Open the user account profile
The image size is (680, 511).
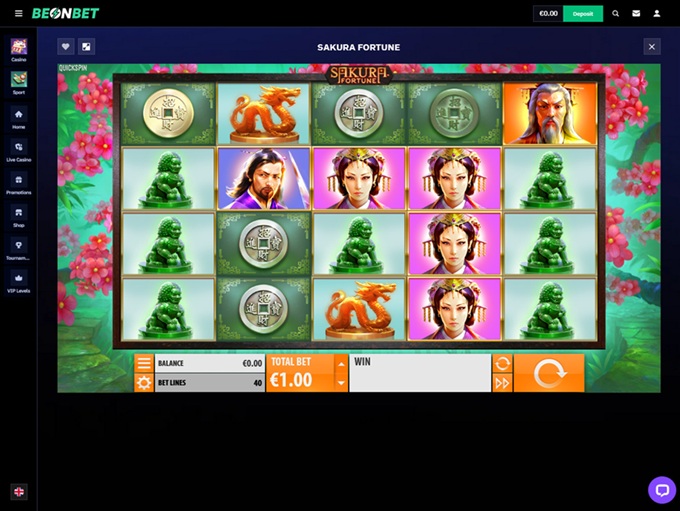(x=657, y=14)
